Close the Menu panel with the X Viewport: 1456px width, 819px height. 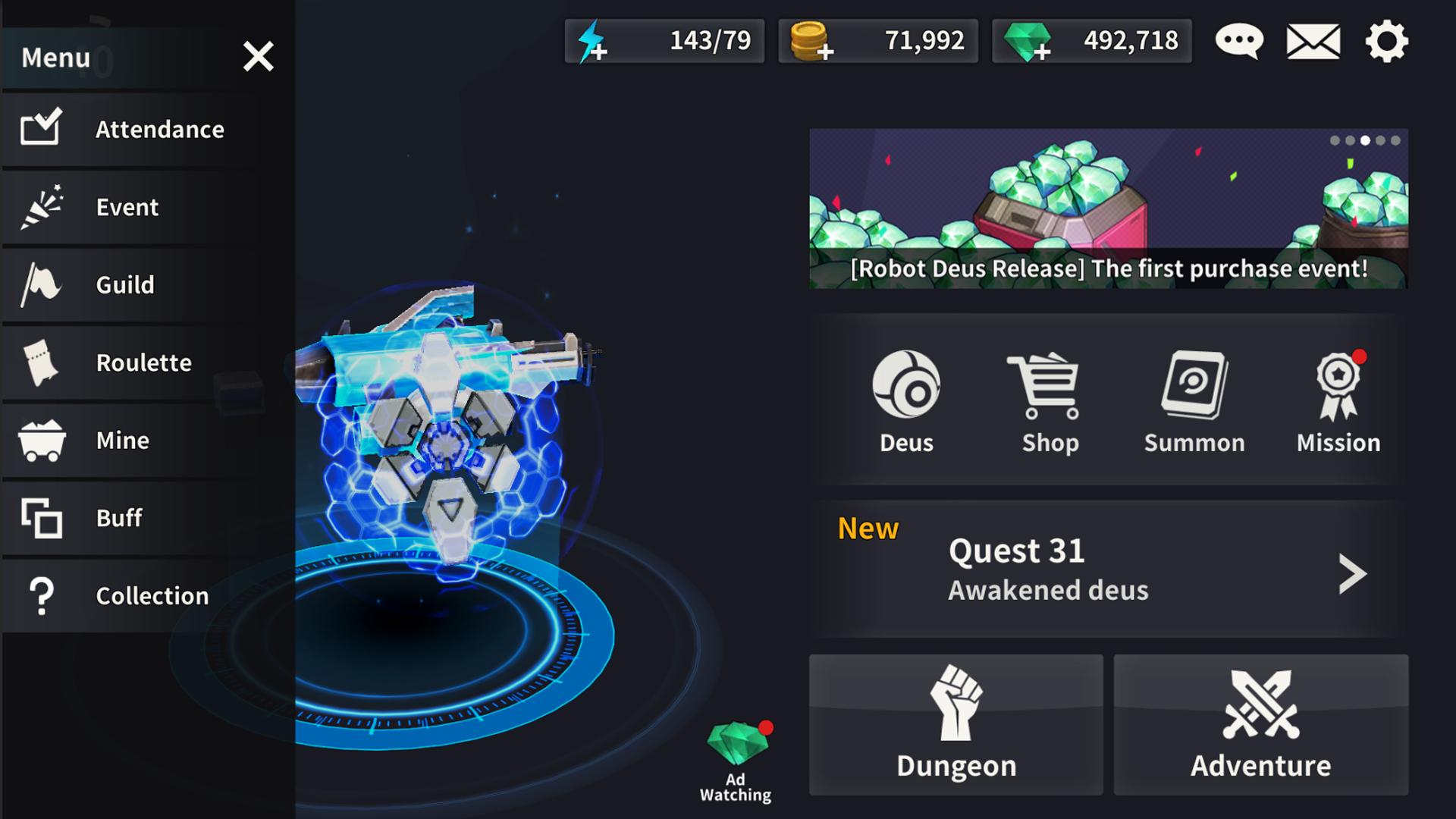pos(258,56)
